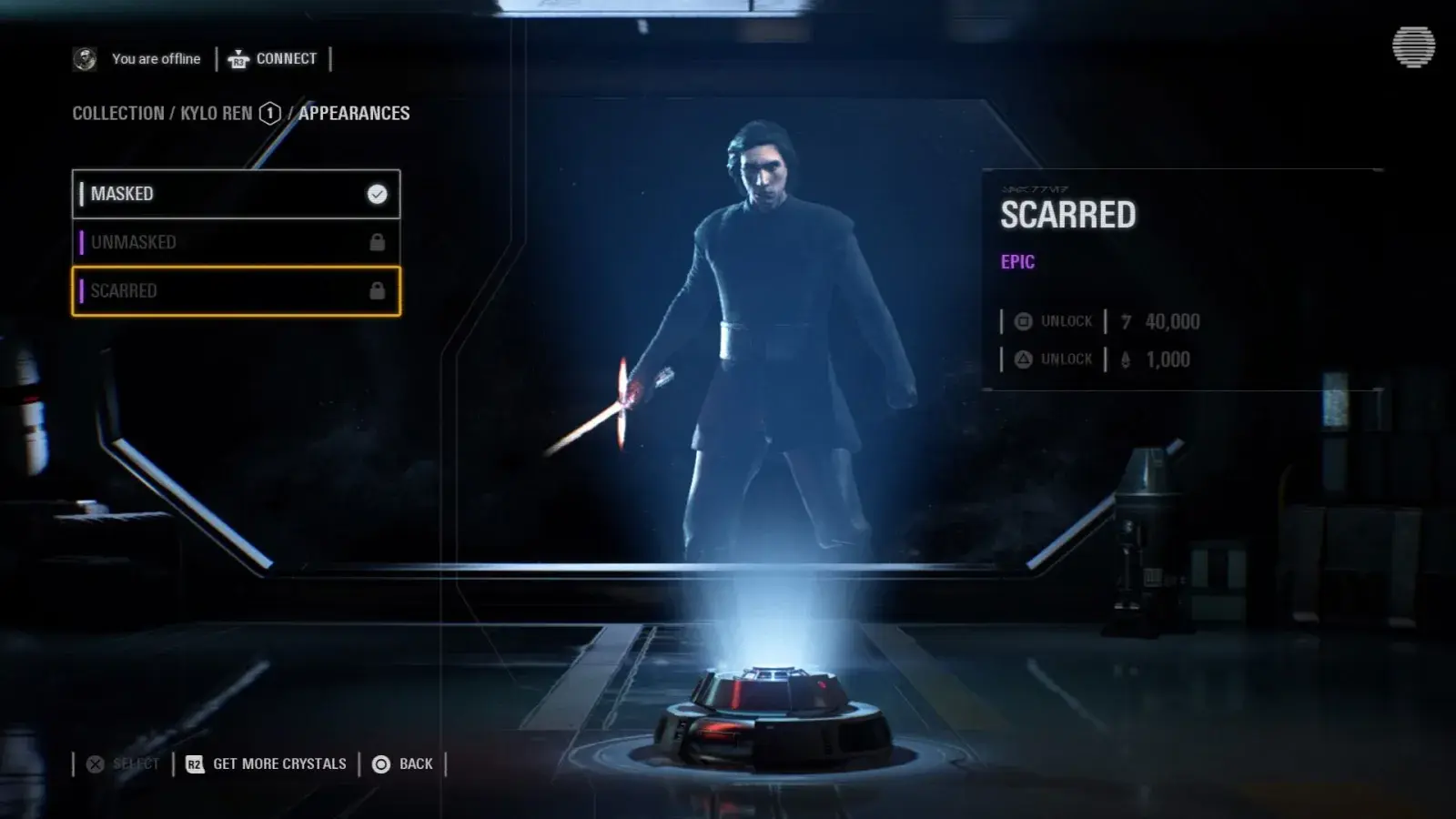Select the Scarred appearance entry
The width and height of the screenshot is (1456, 819).
point(236,291)
